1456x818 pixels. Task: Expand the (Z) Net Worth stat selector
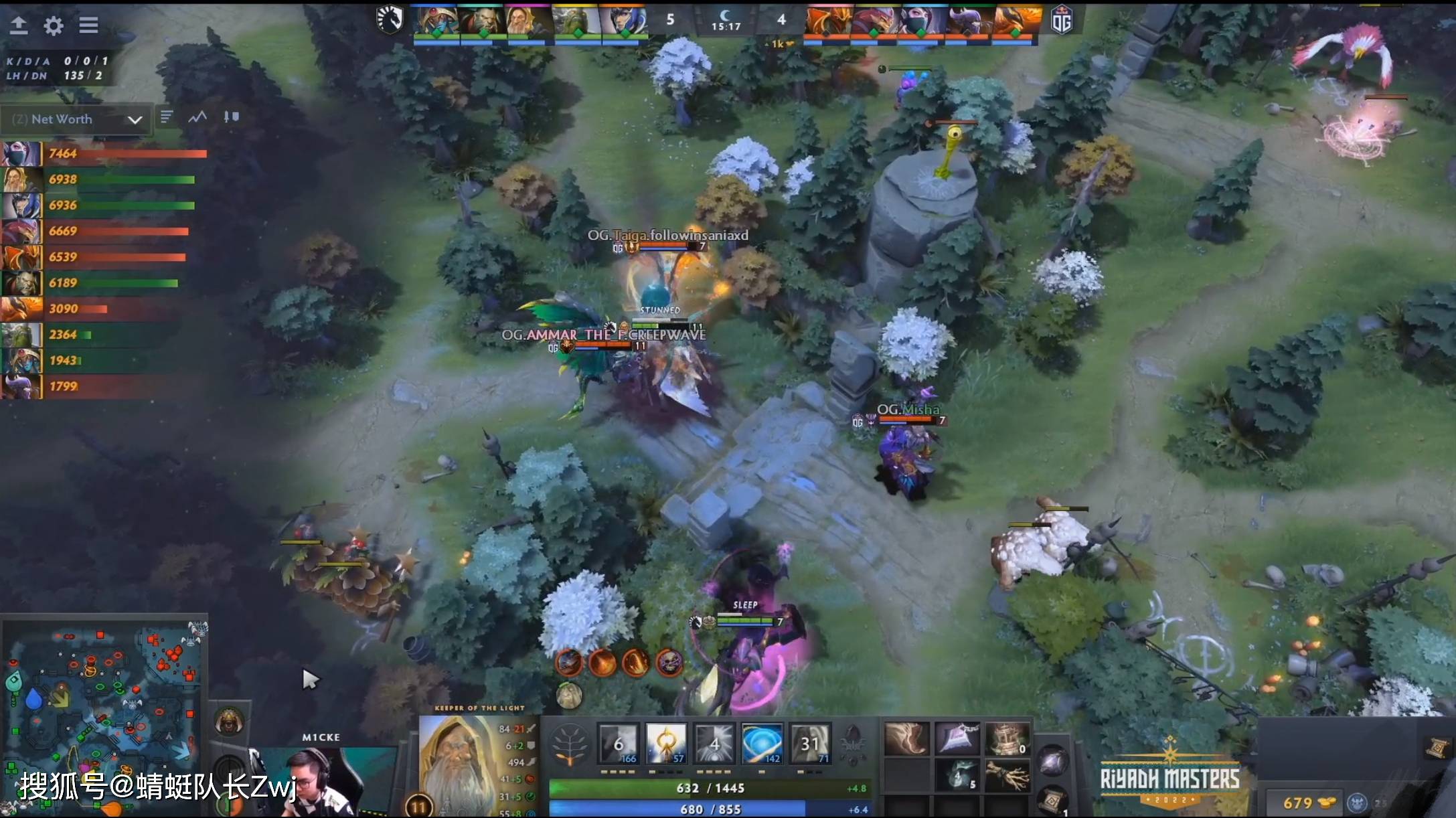[76, 119]
